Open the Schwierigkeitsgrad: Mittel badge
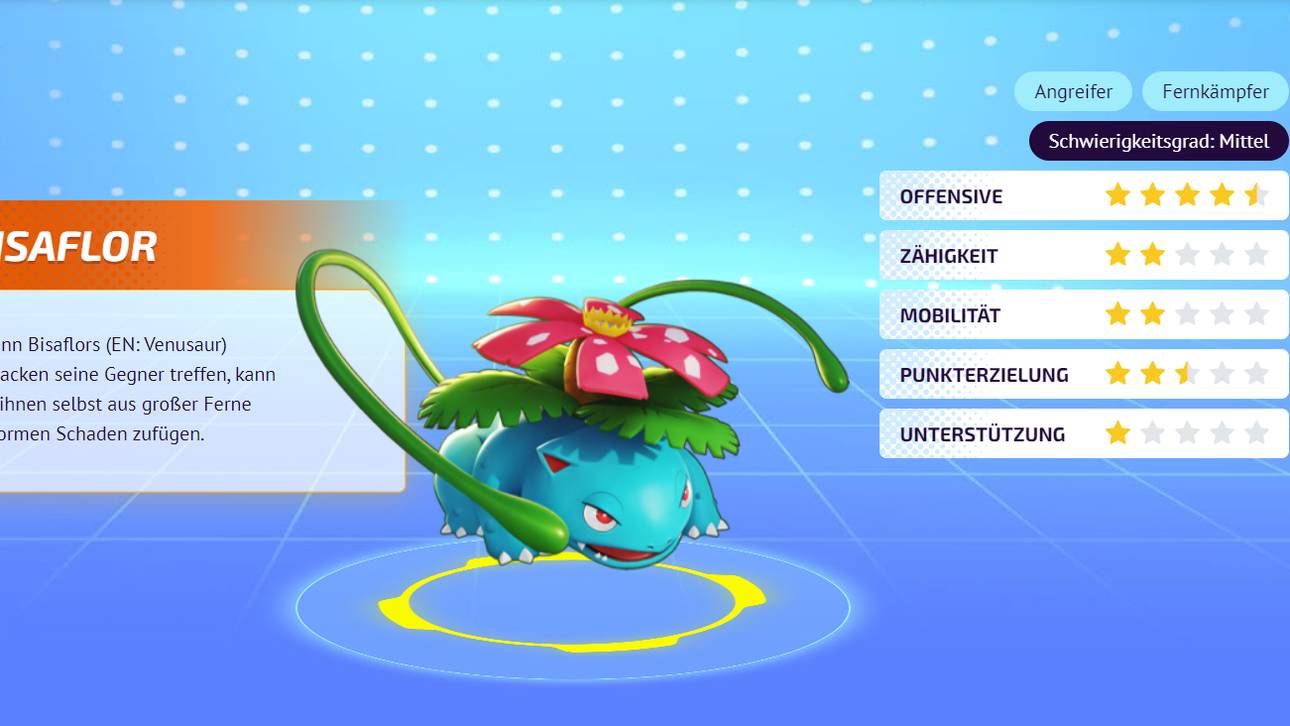Viewport: 1290px width, 726px height. click(1159, 141)
